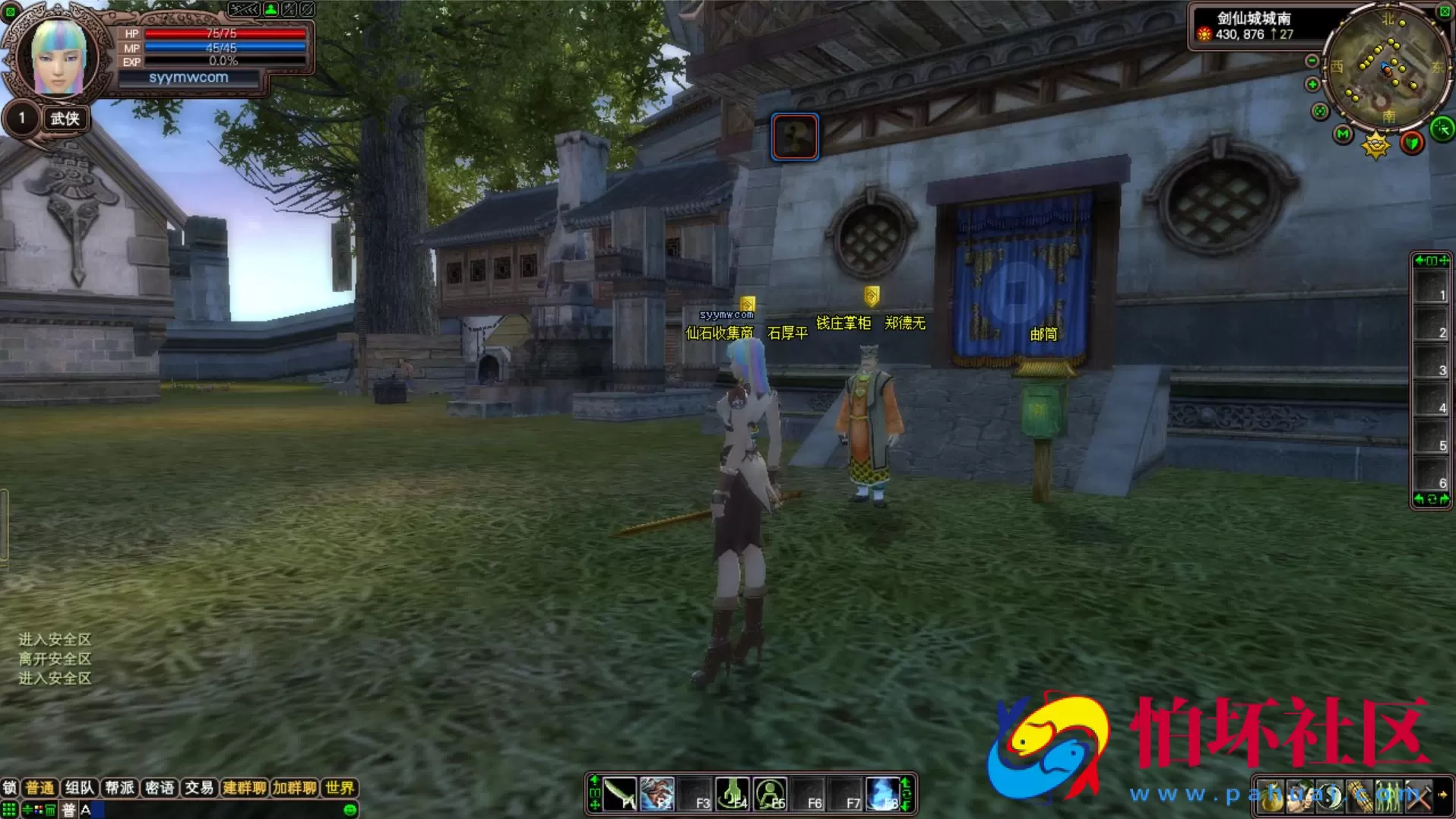Use the F2 claw strike skill

coord(657,795)
